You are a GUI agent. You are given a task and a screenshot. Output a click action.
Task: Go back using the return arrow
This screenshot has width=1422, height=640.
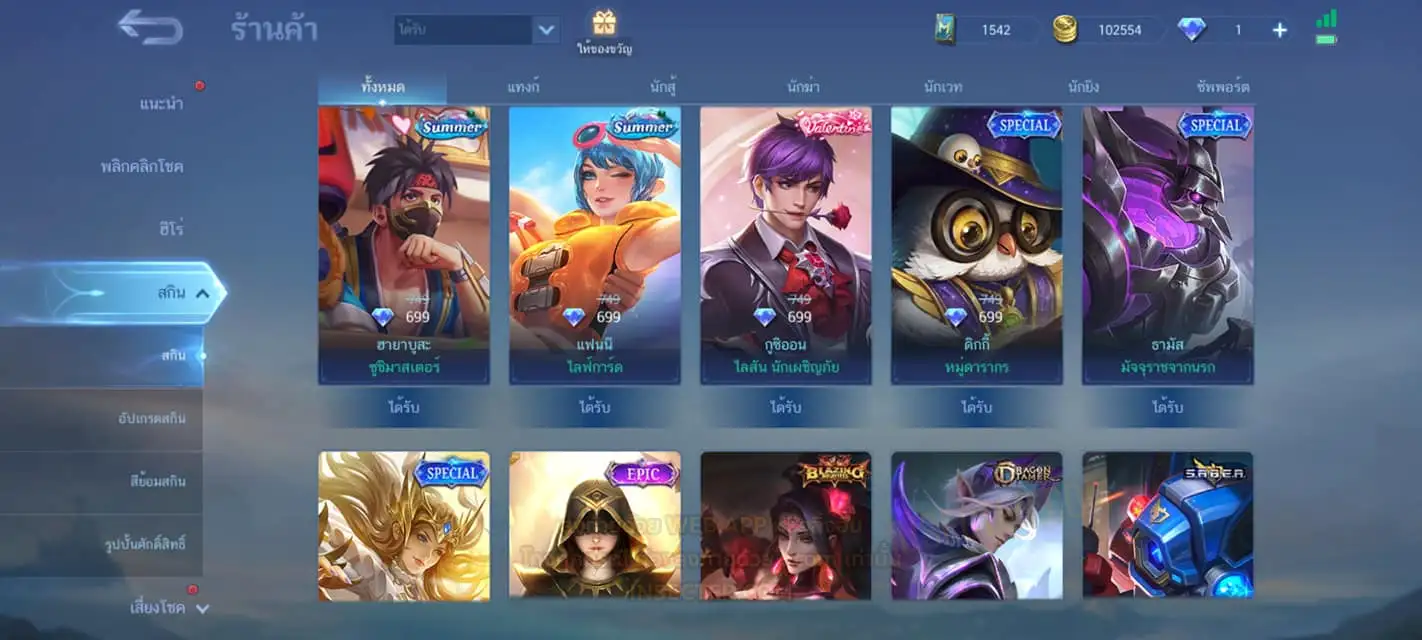[150, 27]
